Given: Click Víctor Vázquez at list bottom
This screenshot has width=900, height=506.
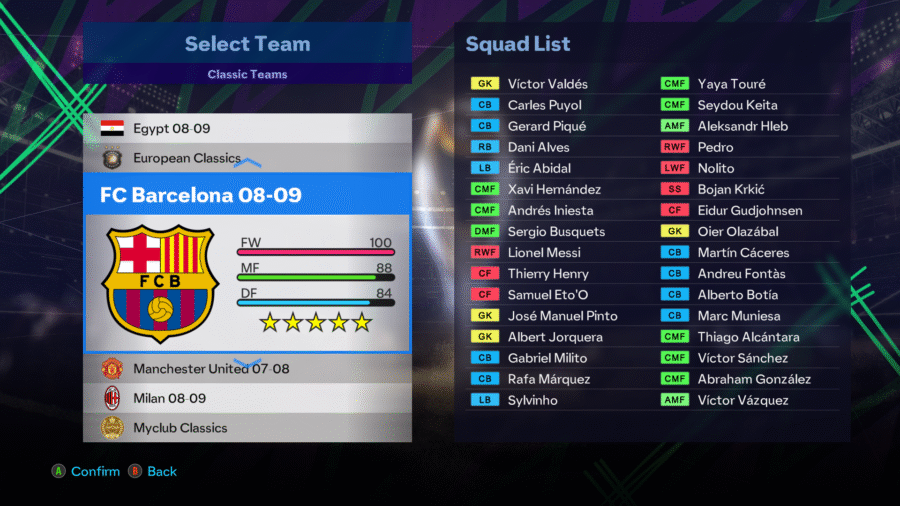Looking at the screenshot, I should [742, 400].
